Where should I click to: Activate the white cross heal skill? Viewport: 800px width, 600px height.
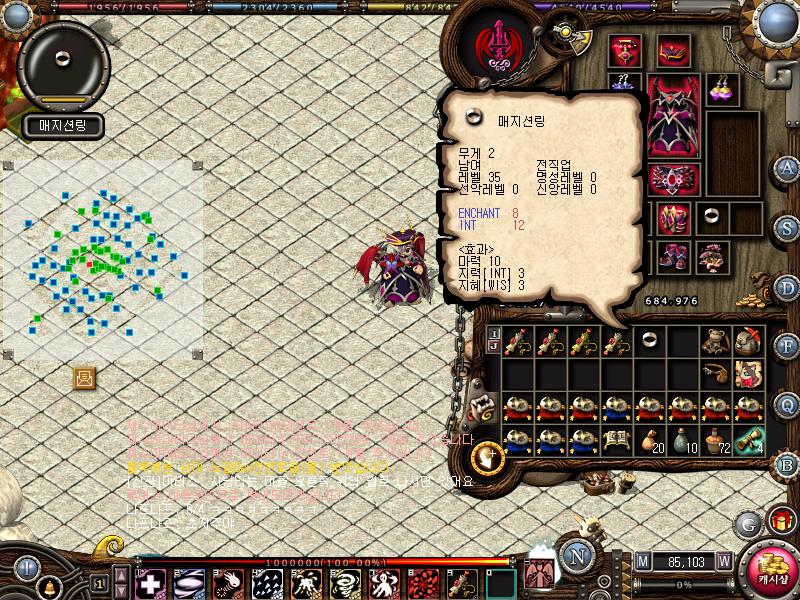pos(151,583)
